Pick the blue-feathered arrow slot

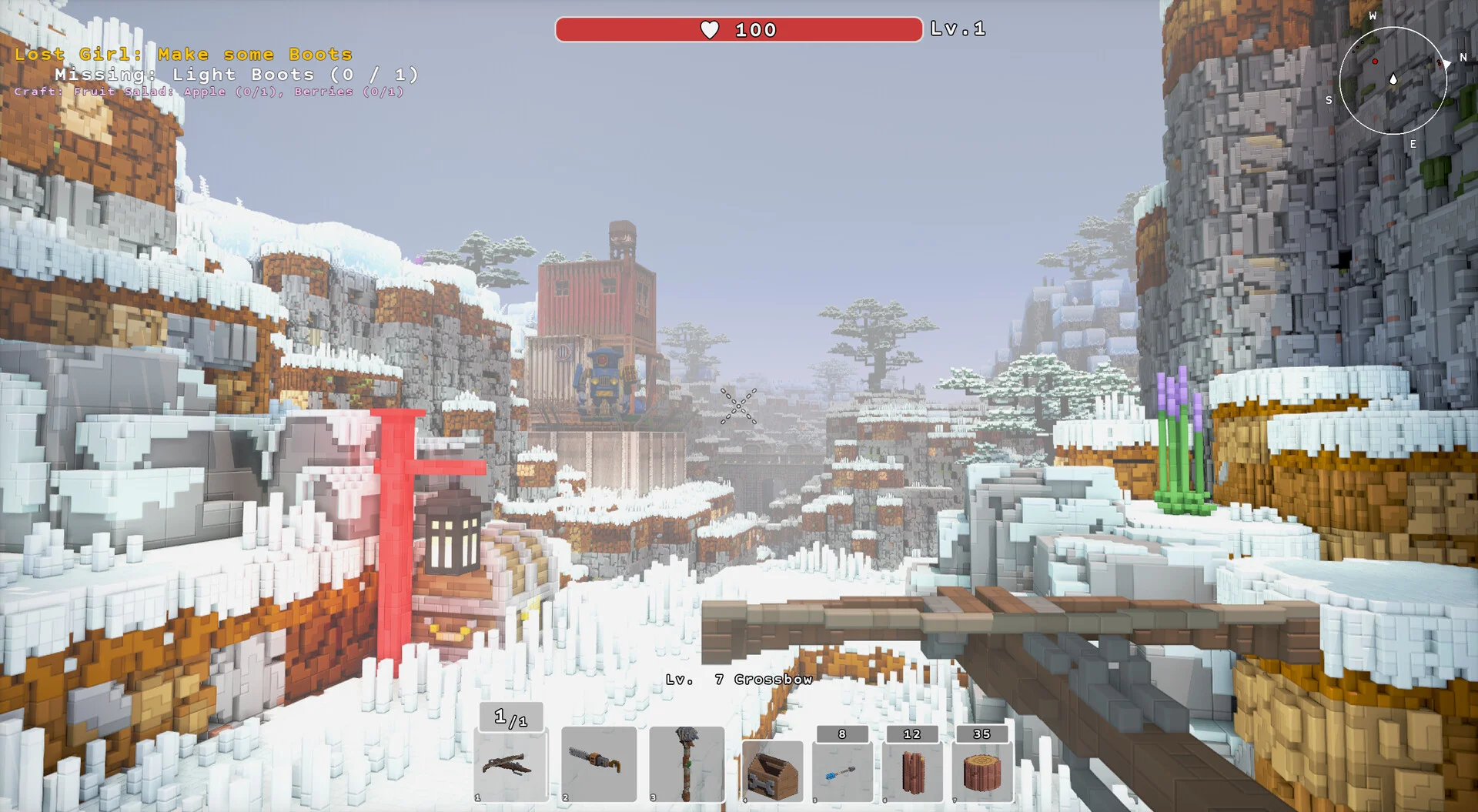coord(842,770)
